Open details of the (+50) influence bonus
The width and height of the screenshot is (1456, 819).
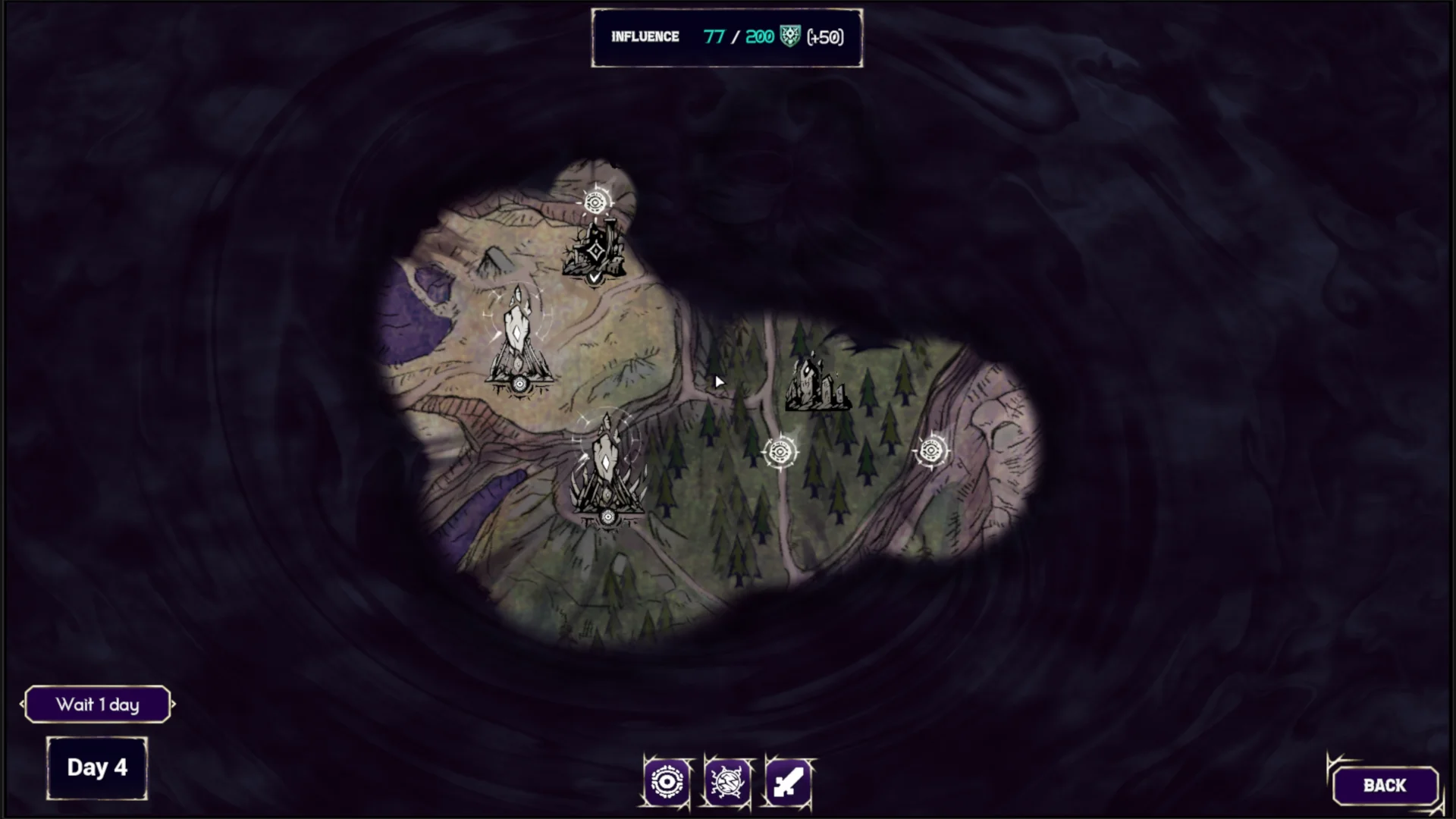823,36
